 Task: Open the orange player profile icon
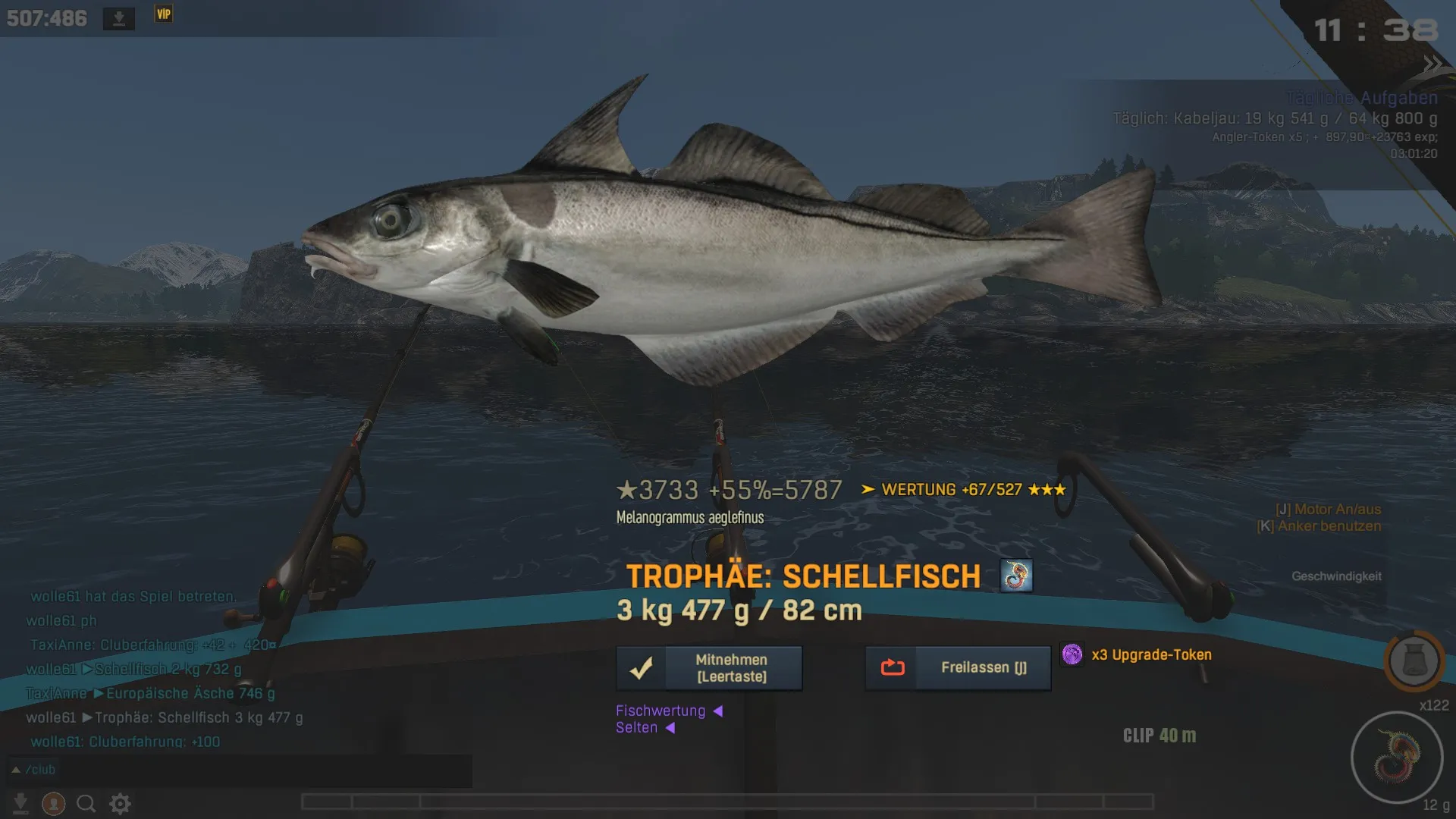pos(53,804)
